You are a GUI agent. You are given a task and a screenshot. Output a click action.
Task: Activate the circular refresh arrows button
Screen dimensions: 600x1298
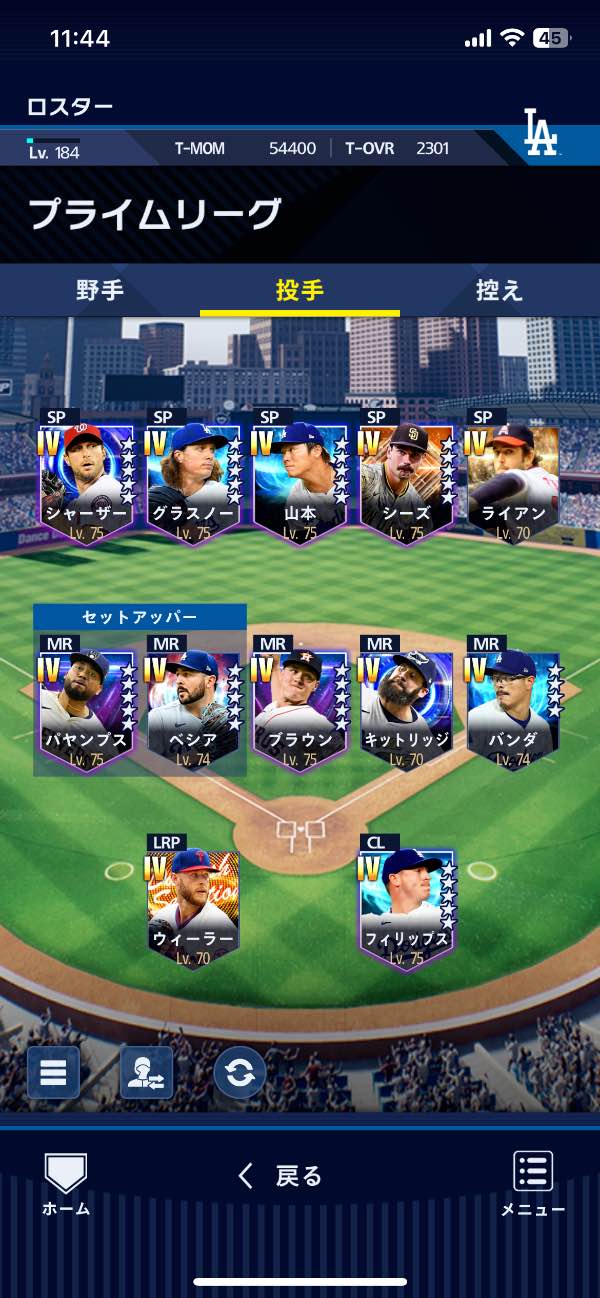coord(240,1073)
